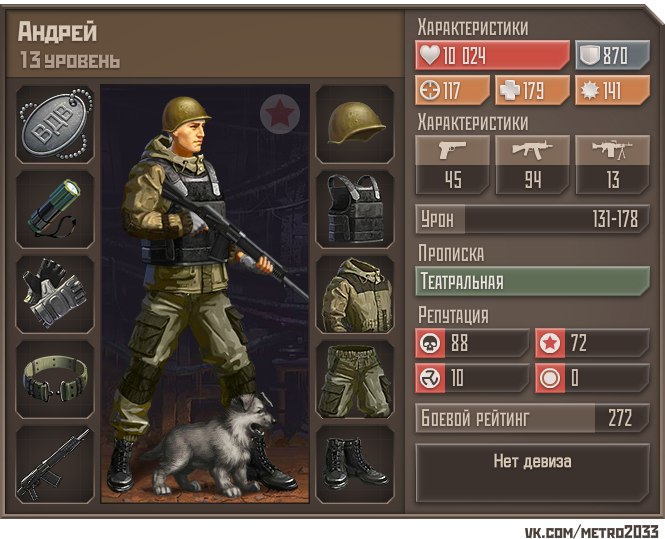Select the VDV dog tag slot
This screenshot has height=539, width=665.
coord(56,125)
